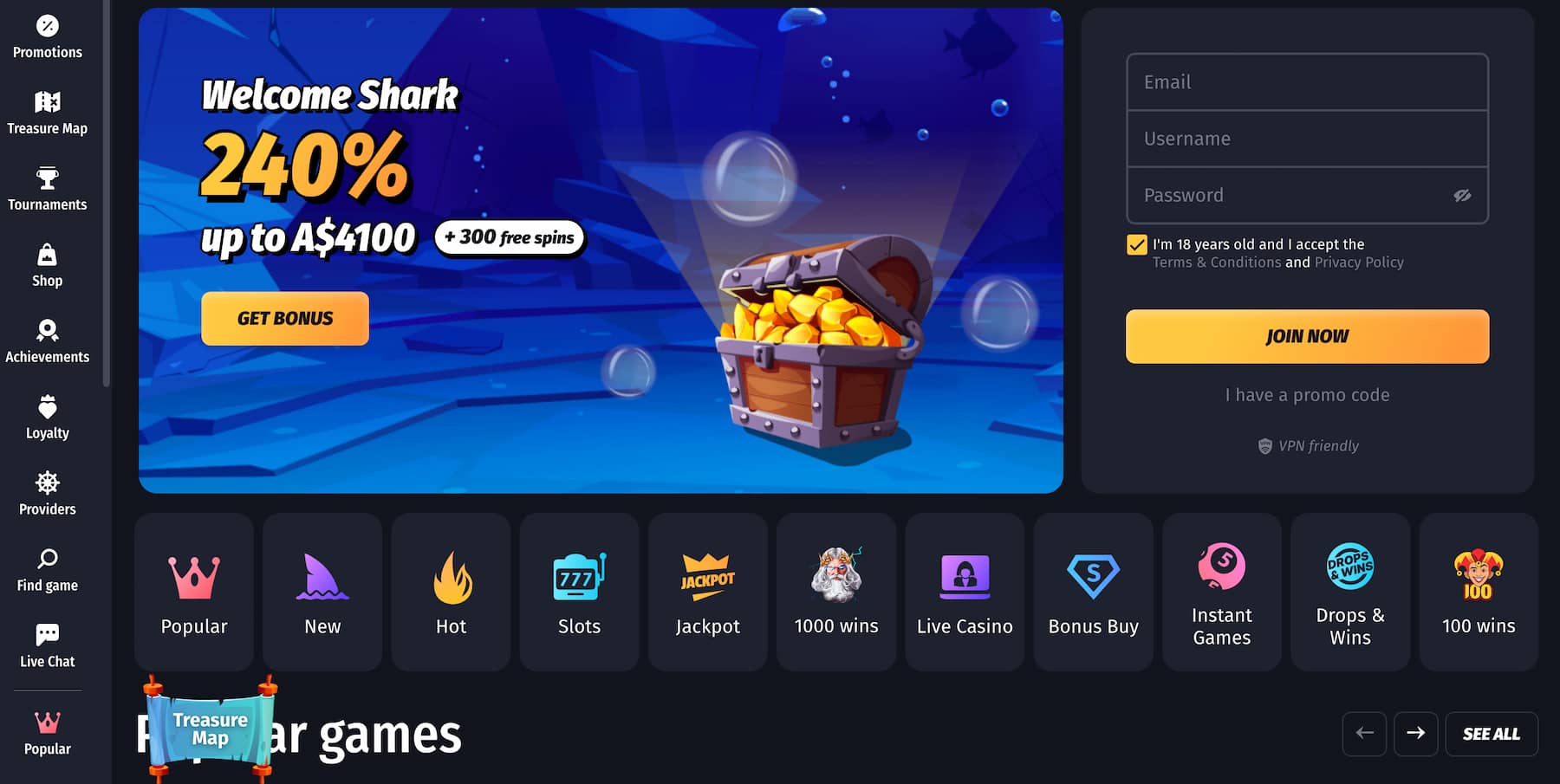Image resolution: width=1560 pixels, height=784 pixels.
Task: Toggle password visibility with the eye icon
Action: point(1463,196)
